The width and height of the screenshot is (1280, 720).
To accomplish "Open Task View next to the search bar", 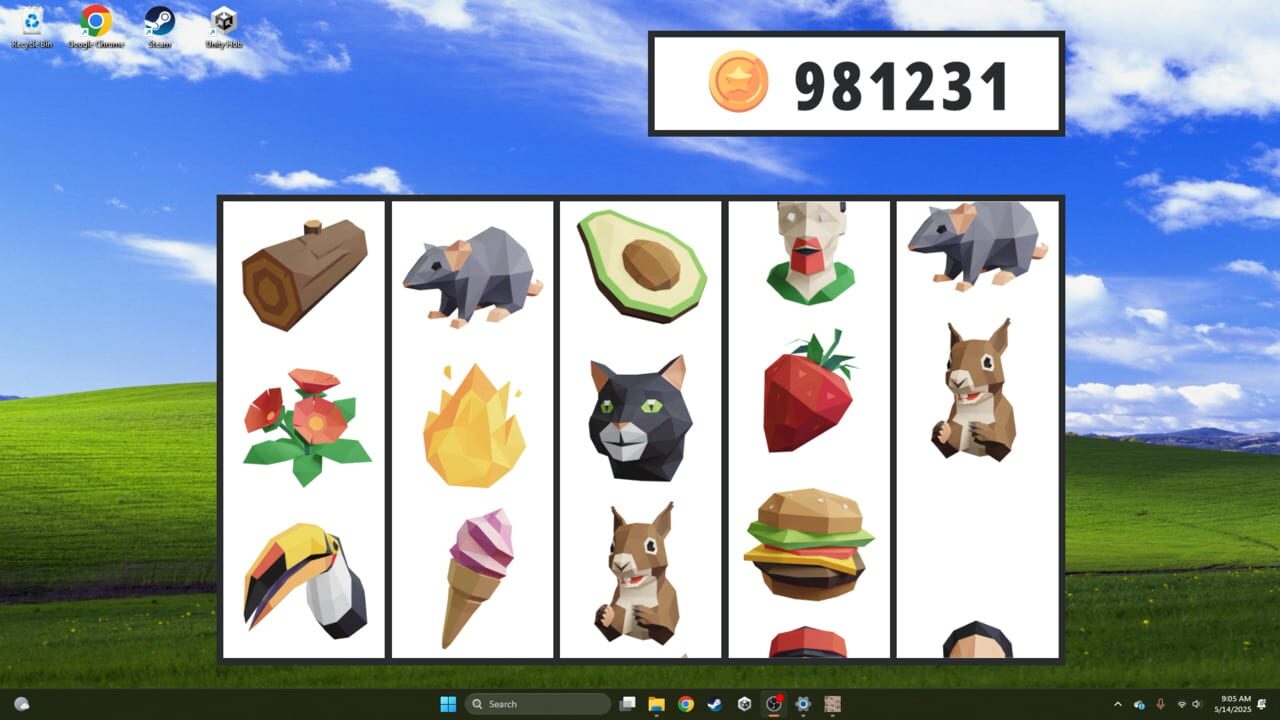I will point(628,703).
